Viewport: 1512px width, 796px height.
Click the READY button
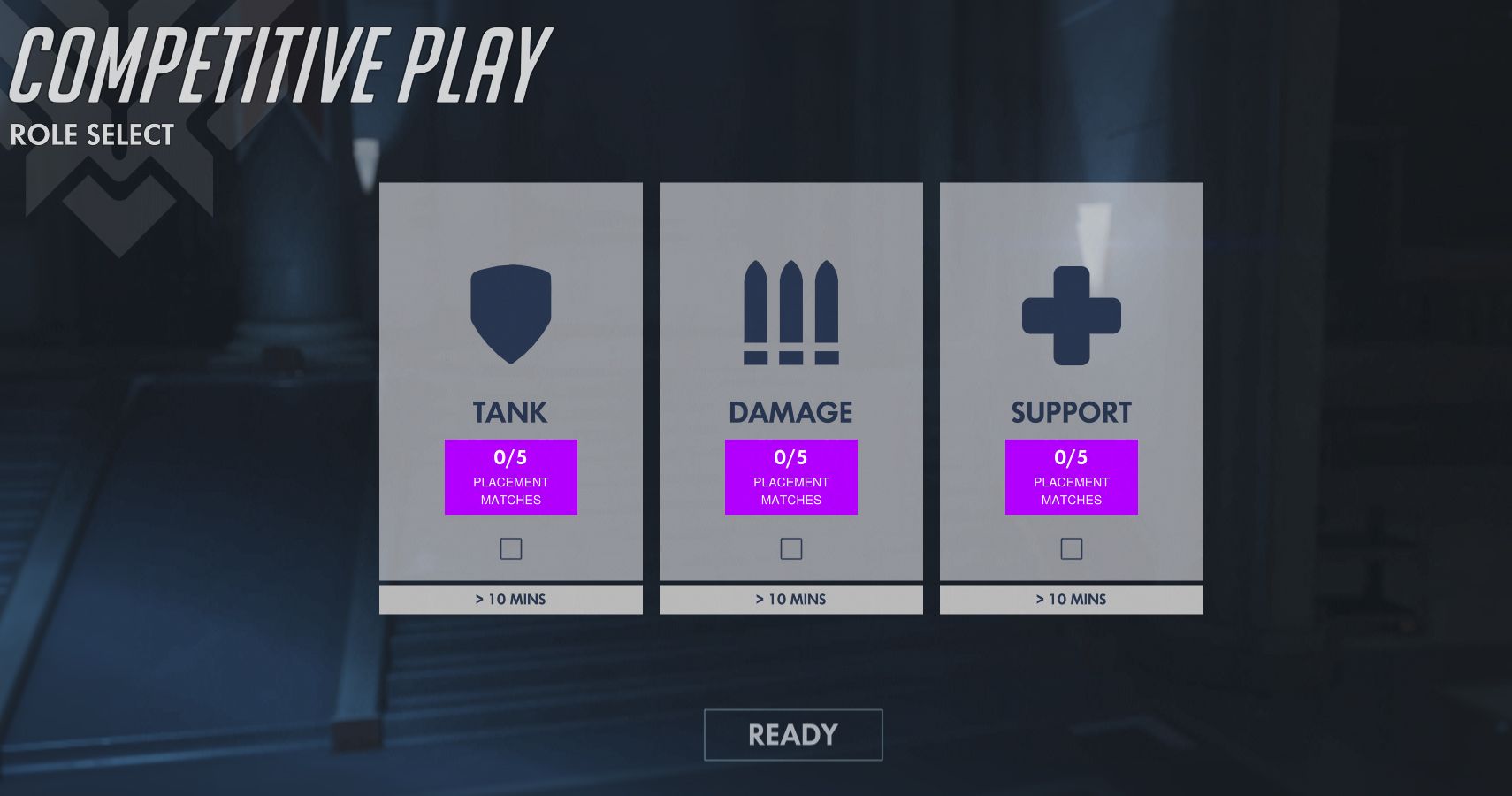tap(791, 734)
